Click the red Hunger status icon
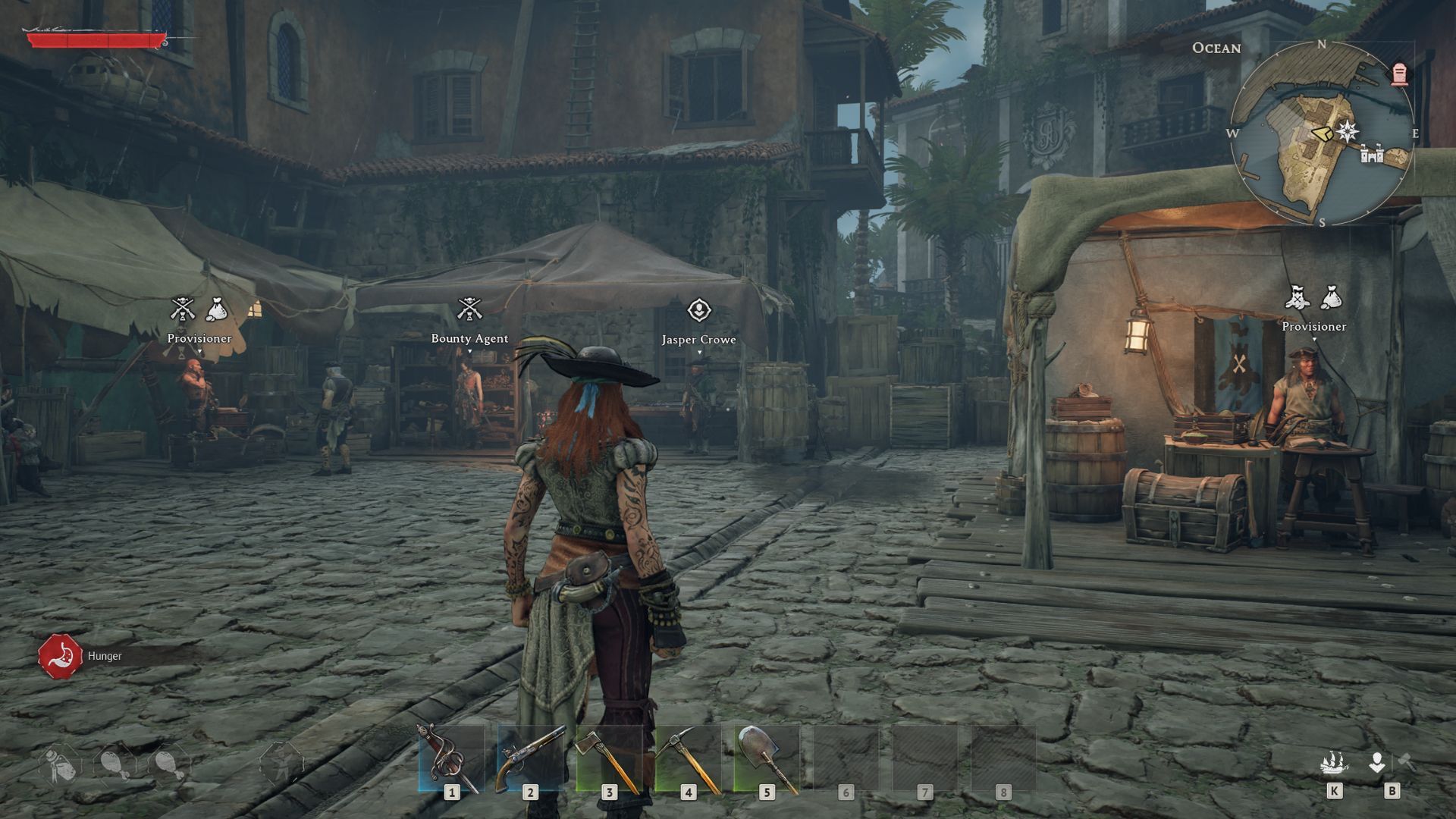1456x819 pixels. coord(60,656)
